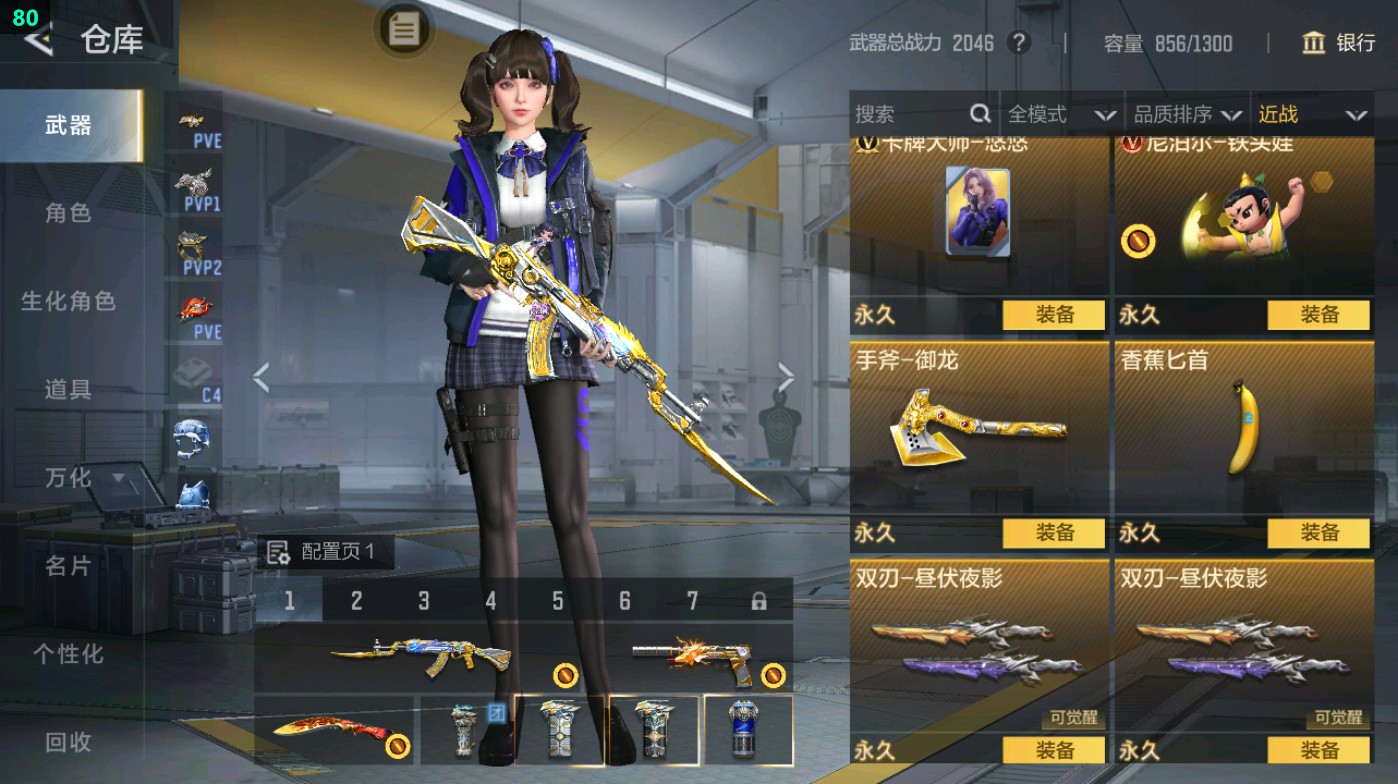Open the 品质排序 sort dropdown
This screenshot has width=1398, height=784.
tap(1187, 115)
